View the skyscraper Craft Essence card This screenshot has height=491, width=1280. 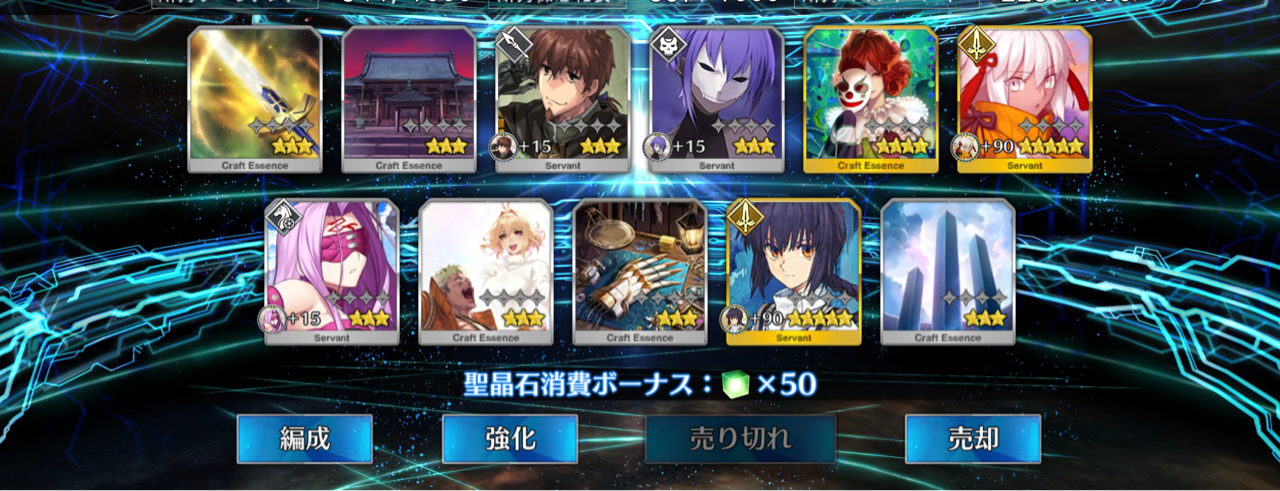948,272
